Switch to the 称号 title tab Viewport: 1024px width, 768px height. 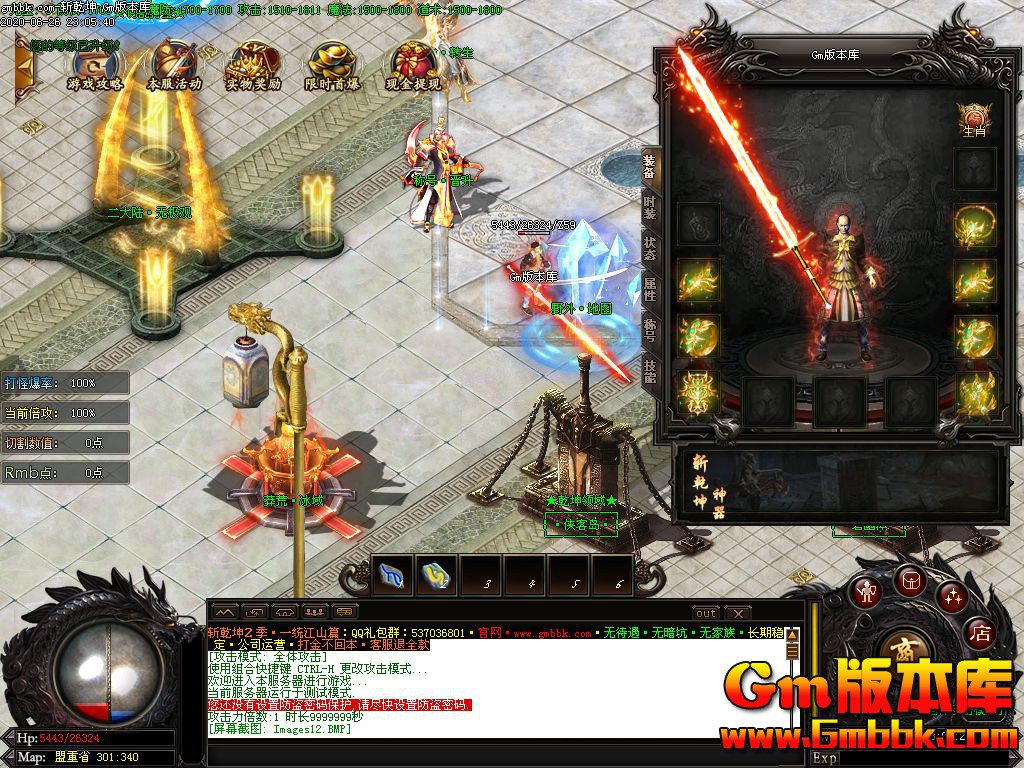pyautogui.click(x=650, y=331)
